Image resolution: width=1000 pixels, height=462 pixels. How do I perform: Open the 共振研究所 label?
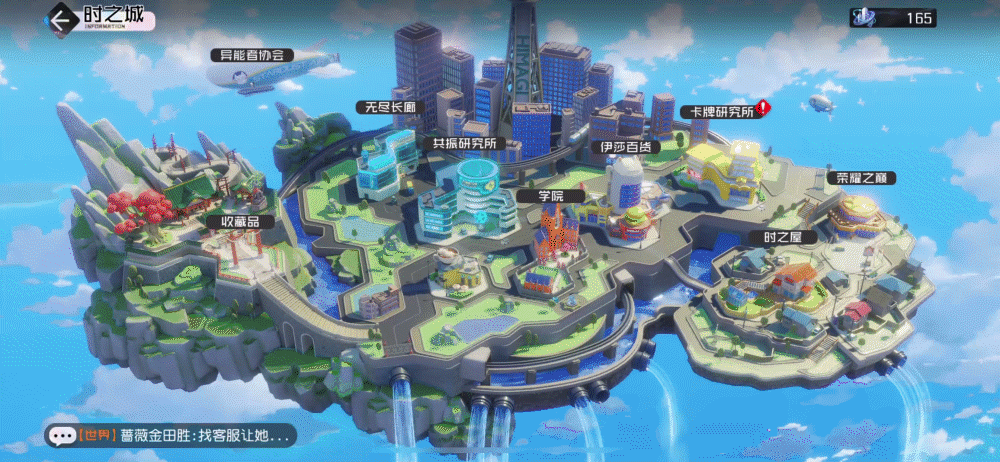click(x=464, y=144)
